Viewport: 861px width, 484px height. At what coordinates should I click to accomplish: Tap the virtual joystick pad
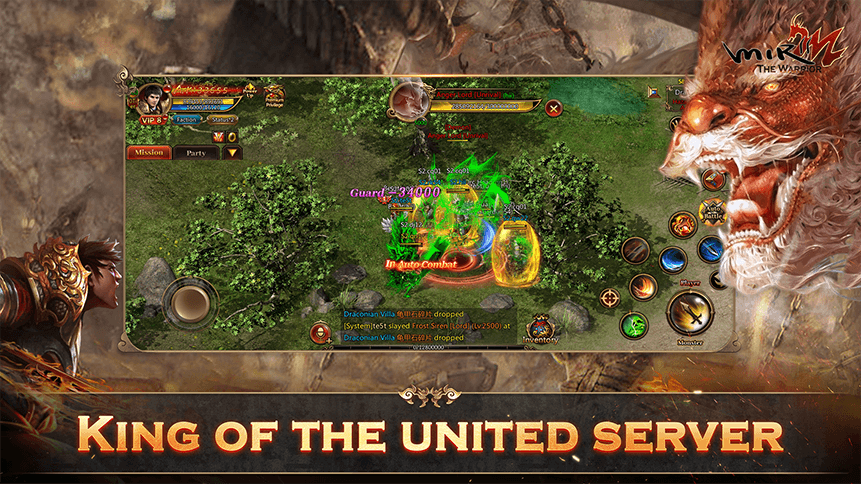[x=190, y=300]
